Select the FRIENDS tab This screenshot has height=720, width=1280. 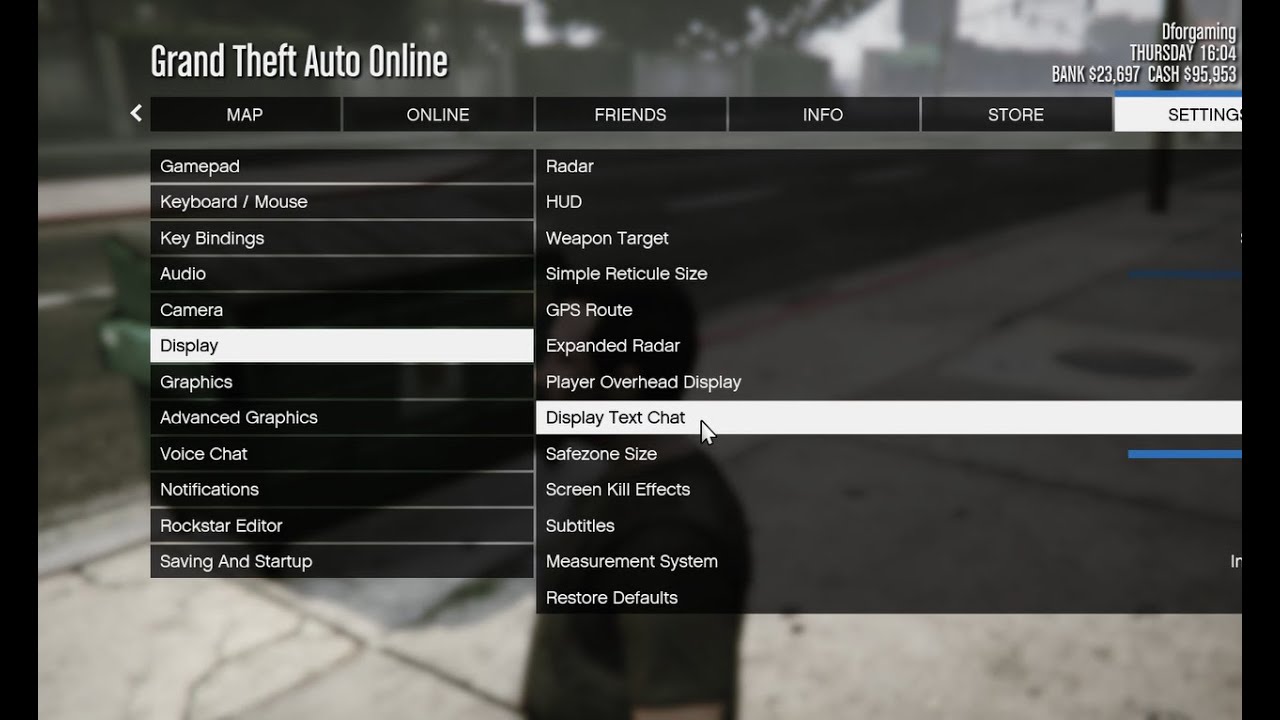pos(630,115)
